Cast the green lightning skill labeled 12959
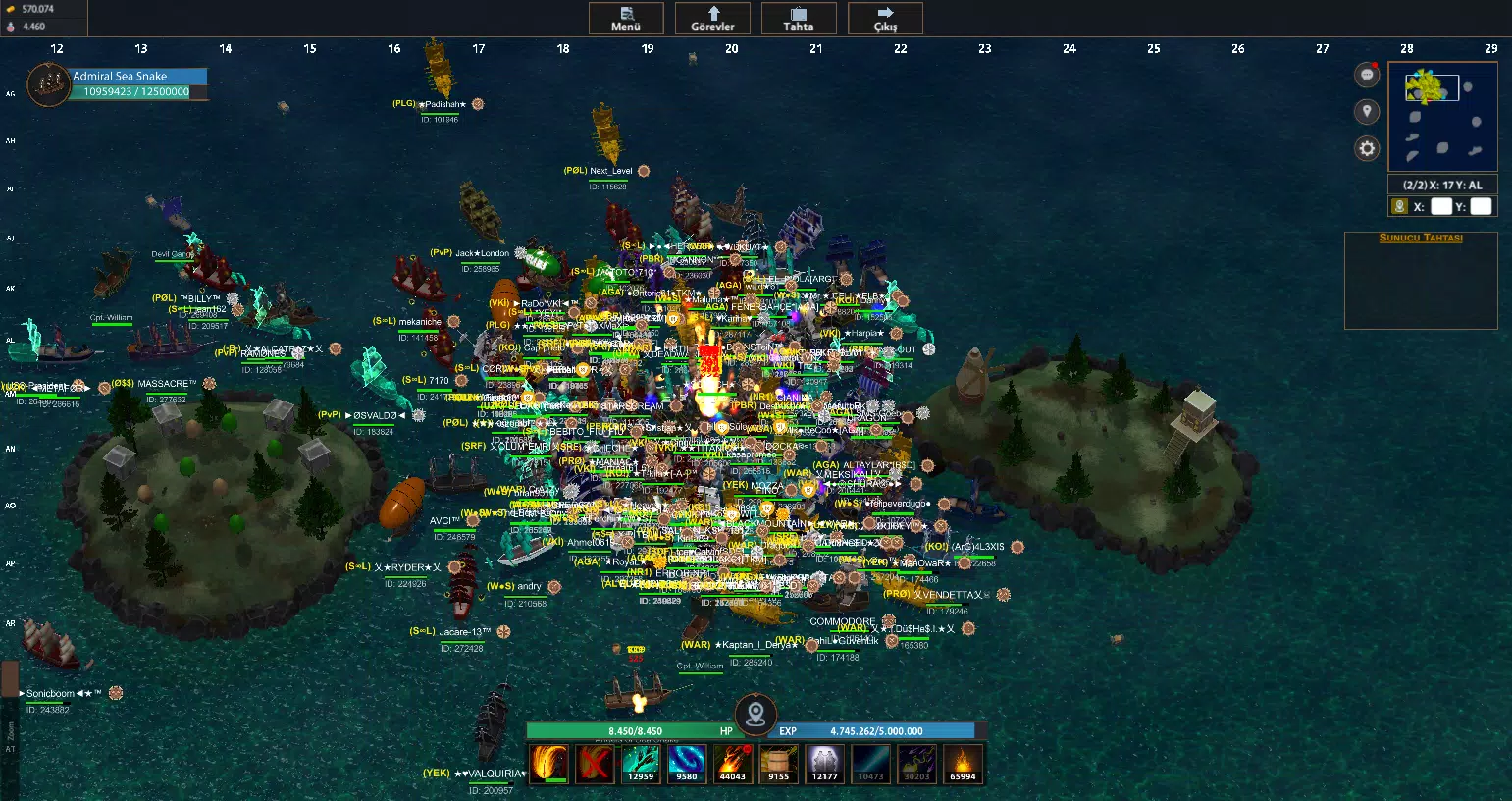The width and height of the screenshot is (1512, 801). [x=641, y=764]
